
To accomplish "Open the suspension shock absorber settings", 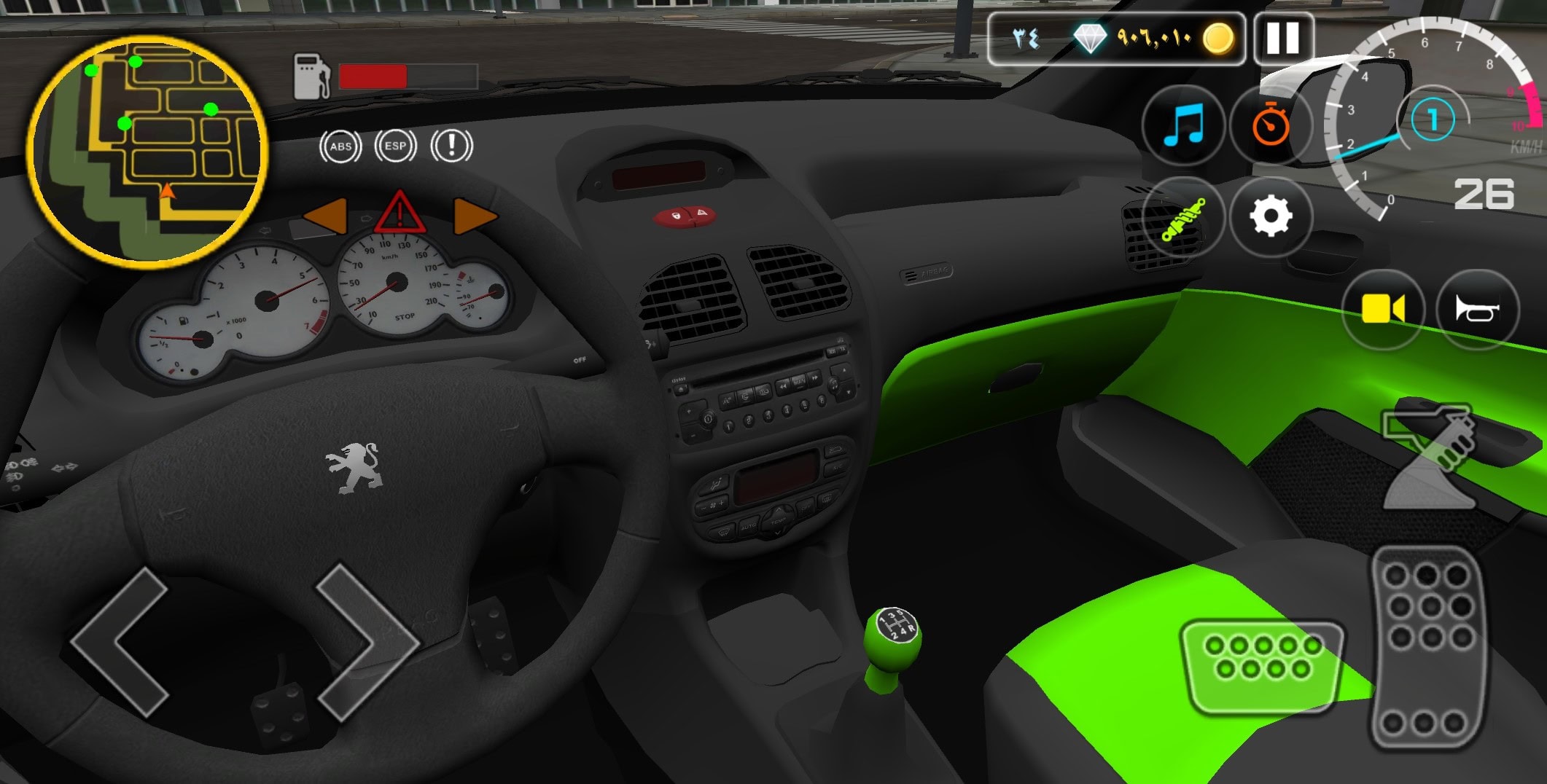I will point(1183,217).
